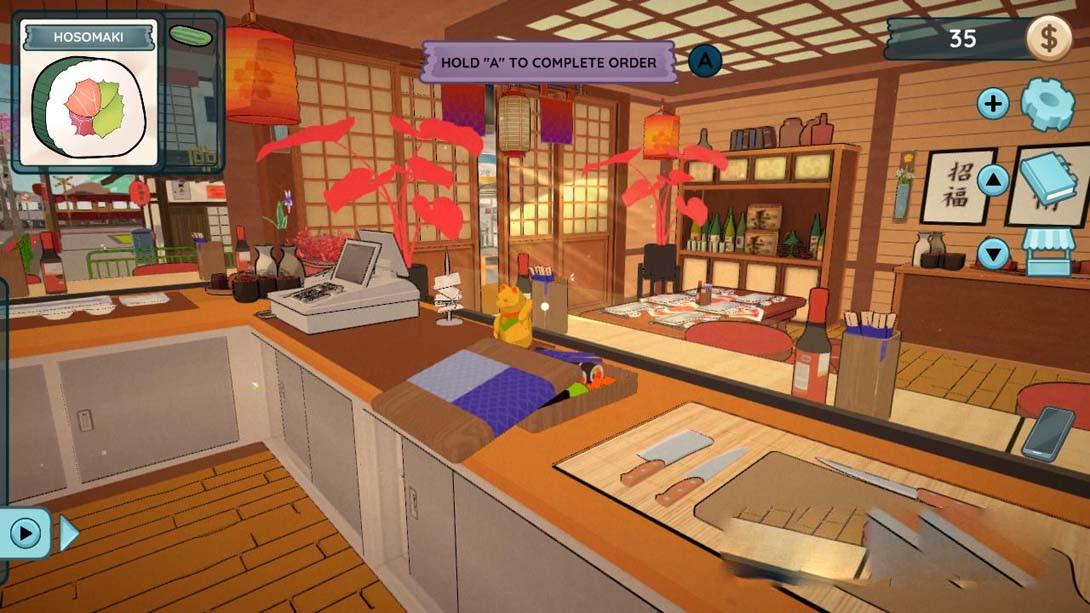Click the plus button beside the gear
Viewport: 1090px width, 613px height.
(993, 103)
